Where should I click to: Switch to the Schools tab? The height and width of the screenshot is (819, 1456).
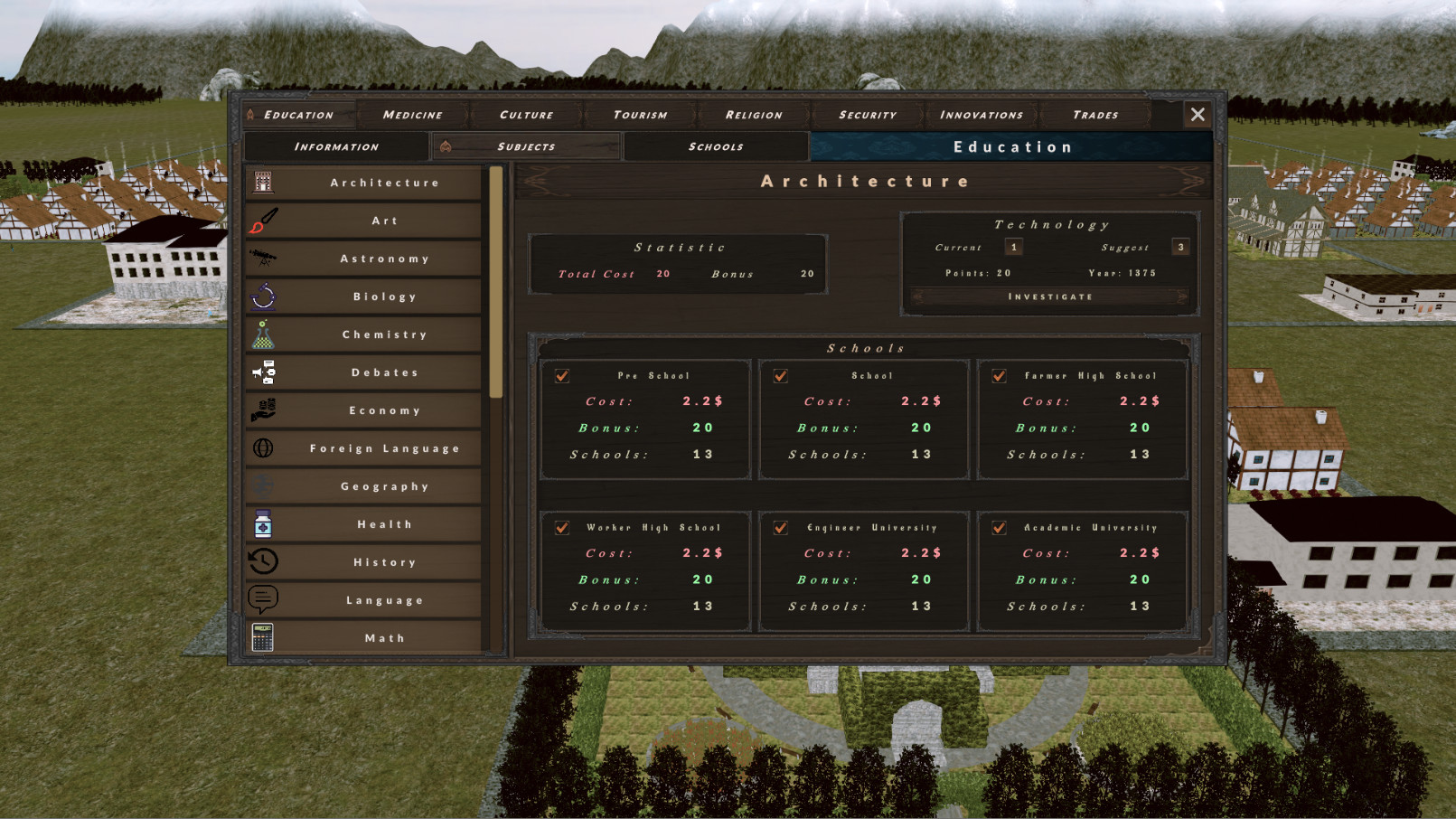(715, 146)
